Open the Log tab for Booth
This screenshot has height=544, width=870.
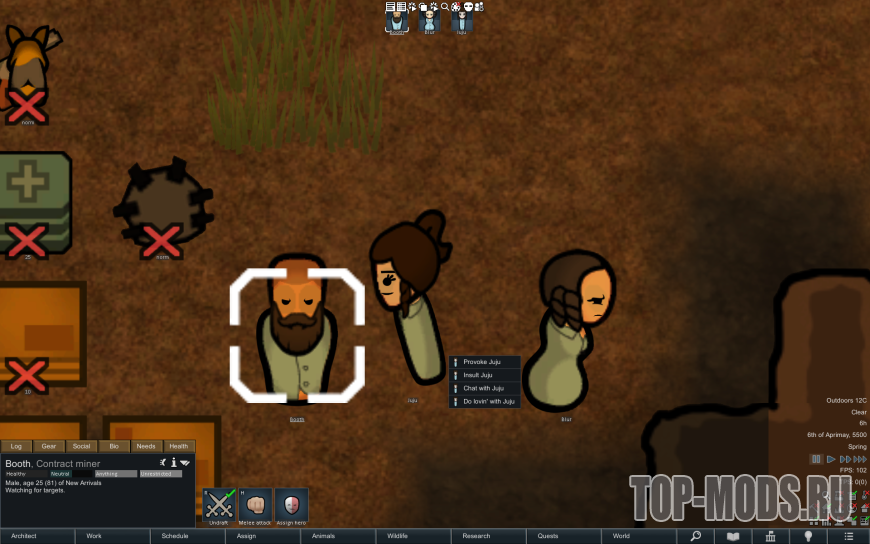tap(16, 446)
